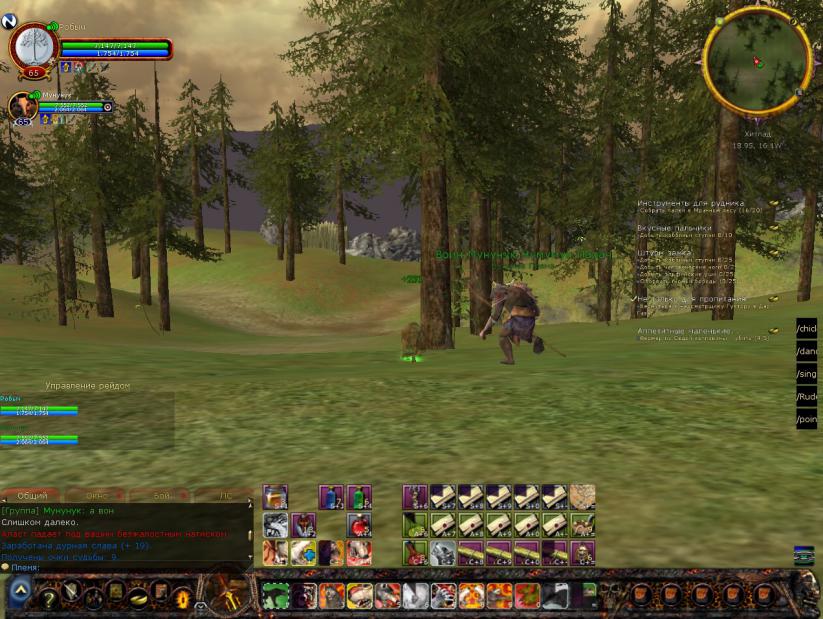Open the question mark help button

pyautogui.click(x=48, y=598)
